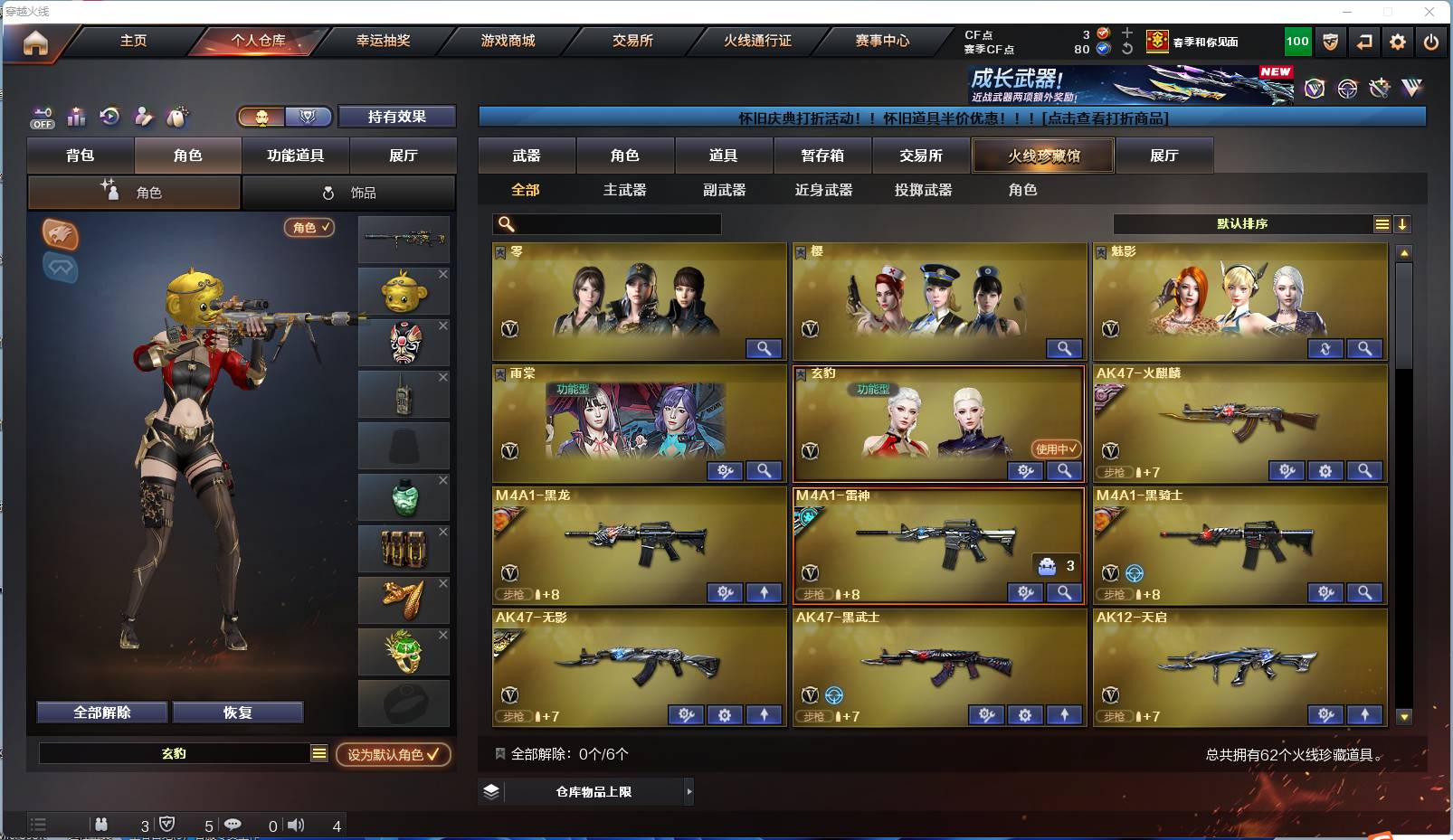Click the power/exit icon at top right
The height and width of the screenshot is (840, 1453).
(1432, 42)
